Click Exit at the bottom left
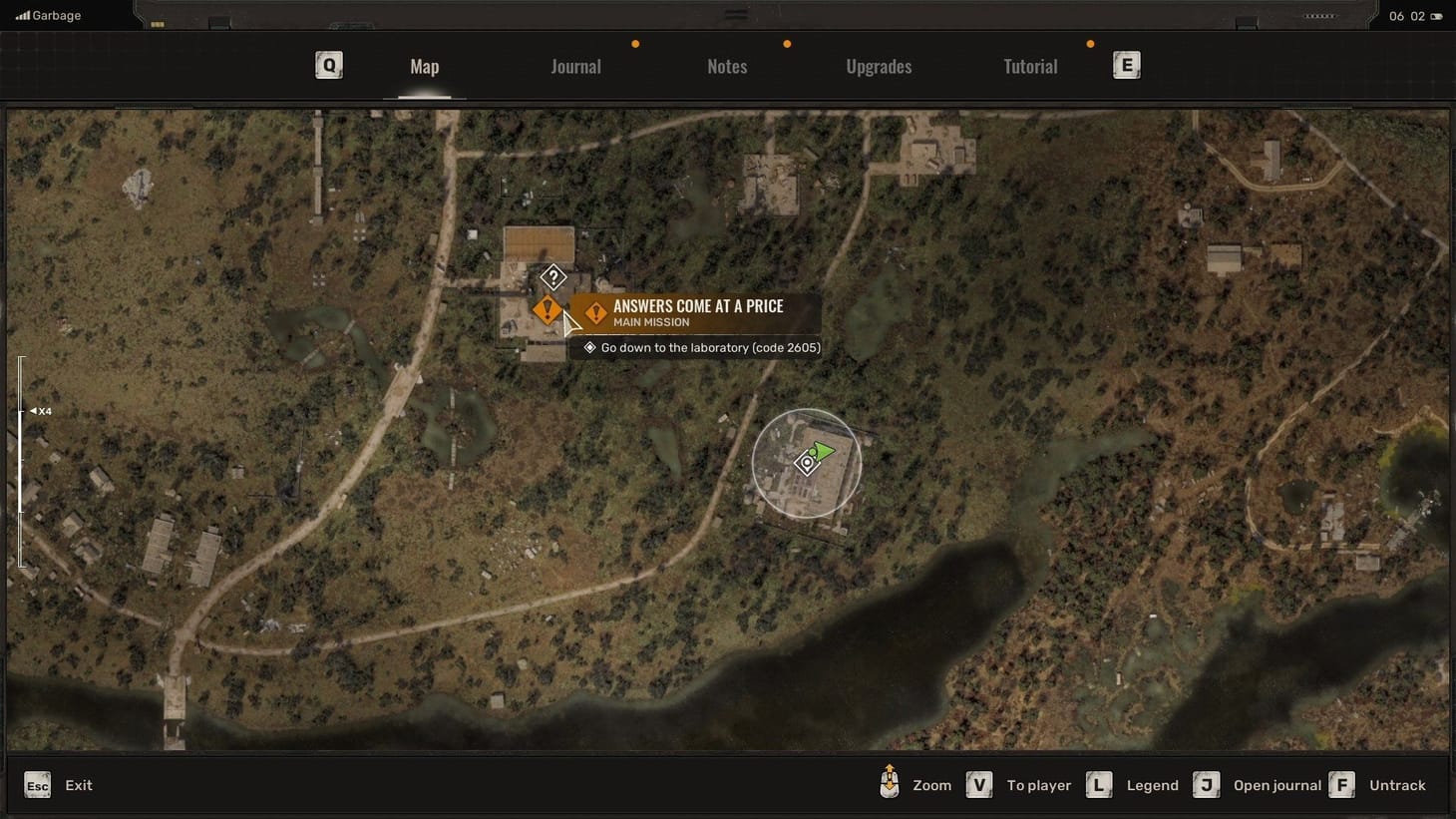The height and width of the screenshot is (819, 1456). click(78, 785)
